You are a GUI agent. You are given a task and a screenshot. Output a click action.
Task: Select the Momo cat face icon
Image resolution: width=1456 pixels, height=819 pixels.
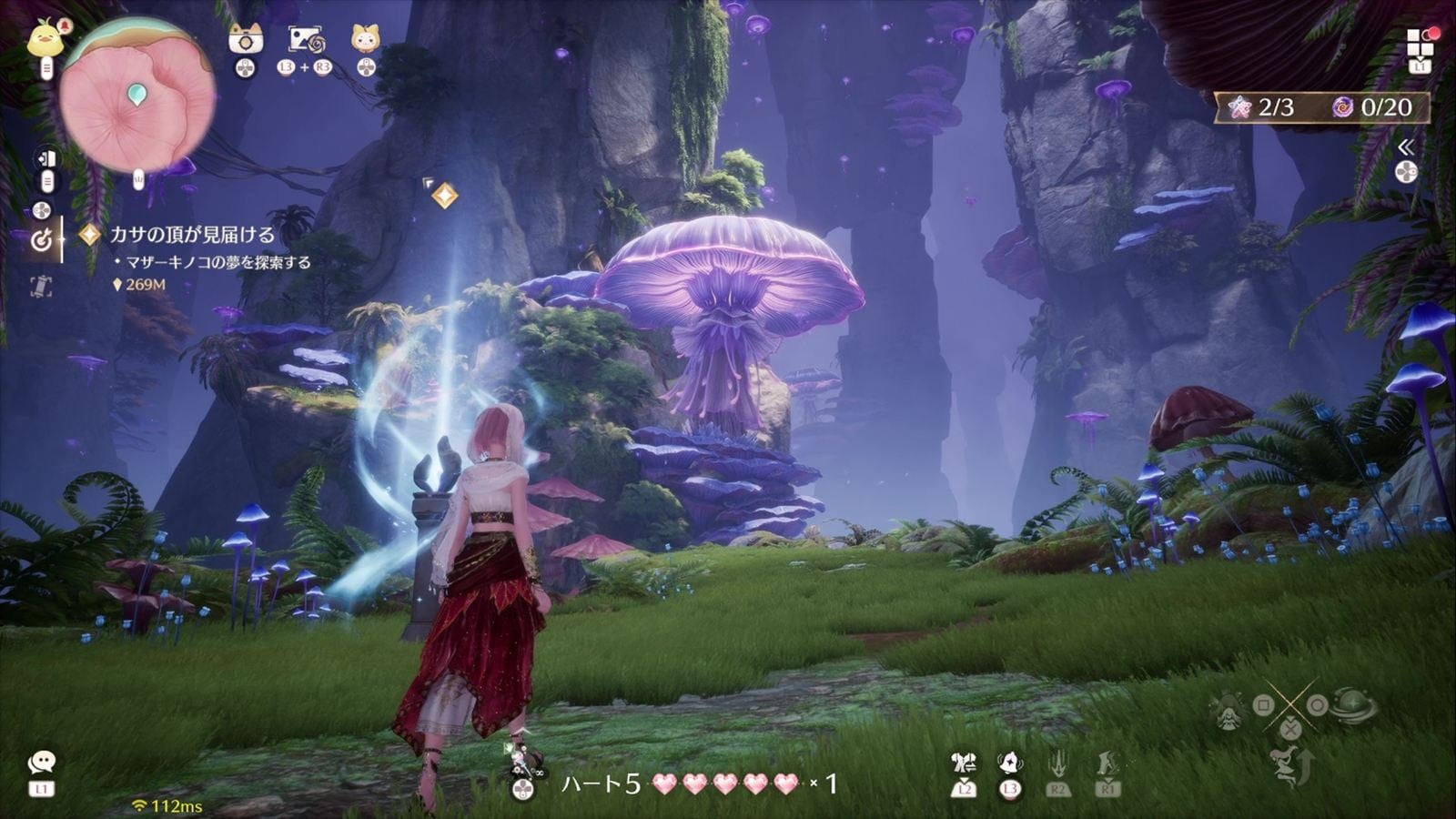365,39
